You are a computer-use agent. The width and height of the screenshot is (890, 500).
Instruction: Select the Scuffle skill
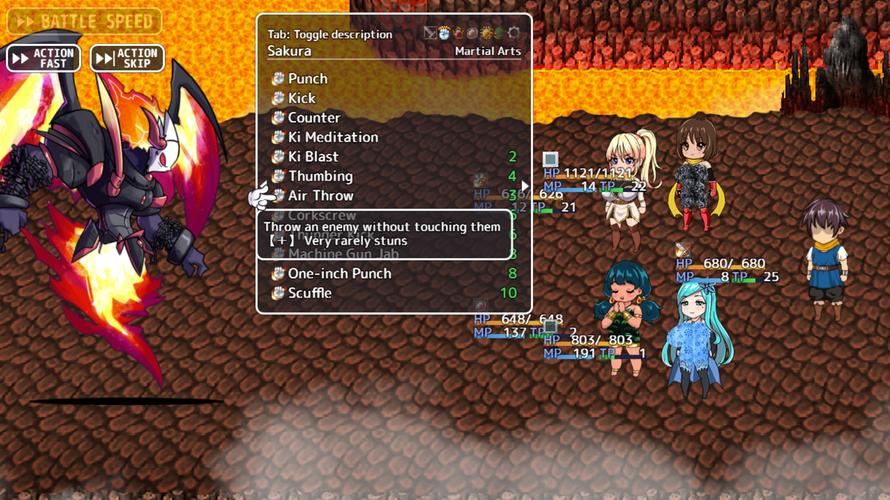coord(309,293)
